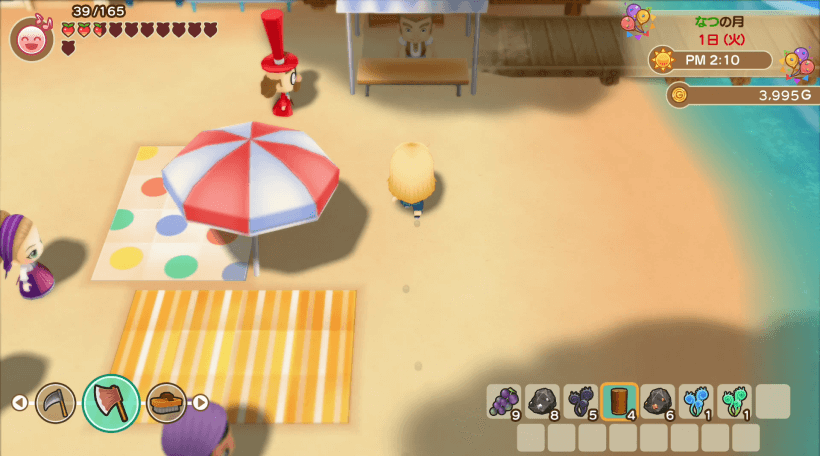820x456 pixels.
Task: Click the smiling pink character mood face
Action: coord(31,40)
